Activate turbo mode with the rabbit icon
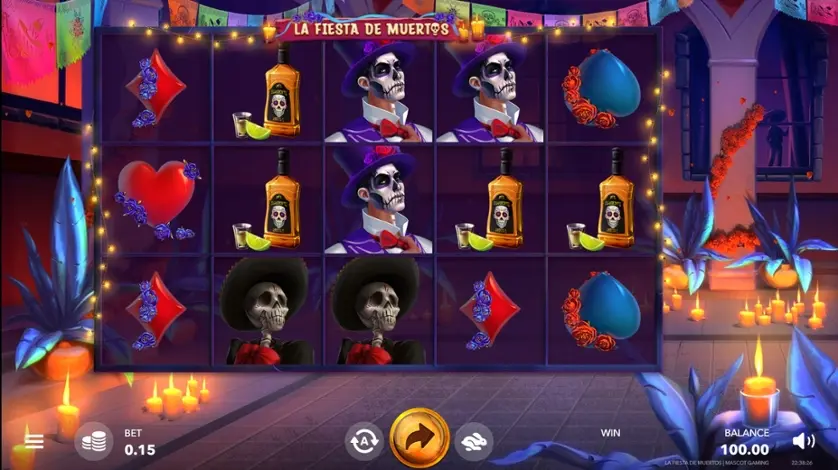The image size is (838, 470). tap(474, 440)
